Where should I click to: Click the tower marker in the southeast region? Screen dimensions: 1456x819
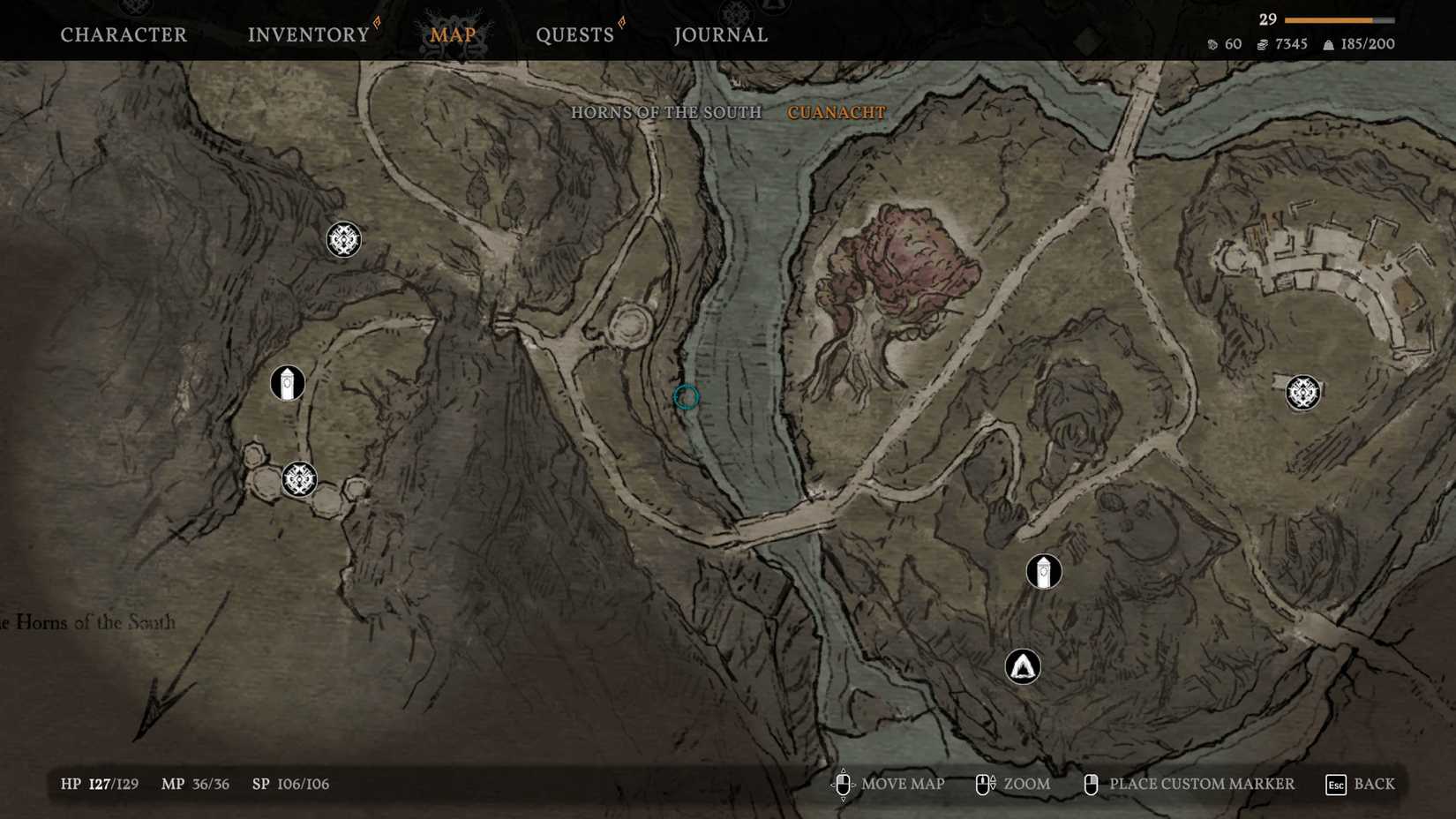point(1042,571)
